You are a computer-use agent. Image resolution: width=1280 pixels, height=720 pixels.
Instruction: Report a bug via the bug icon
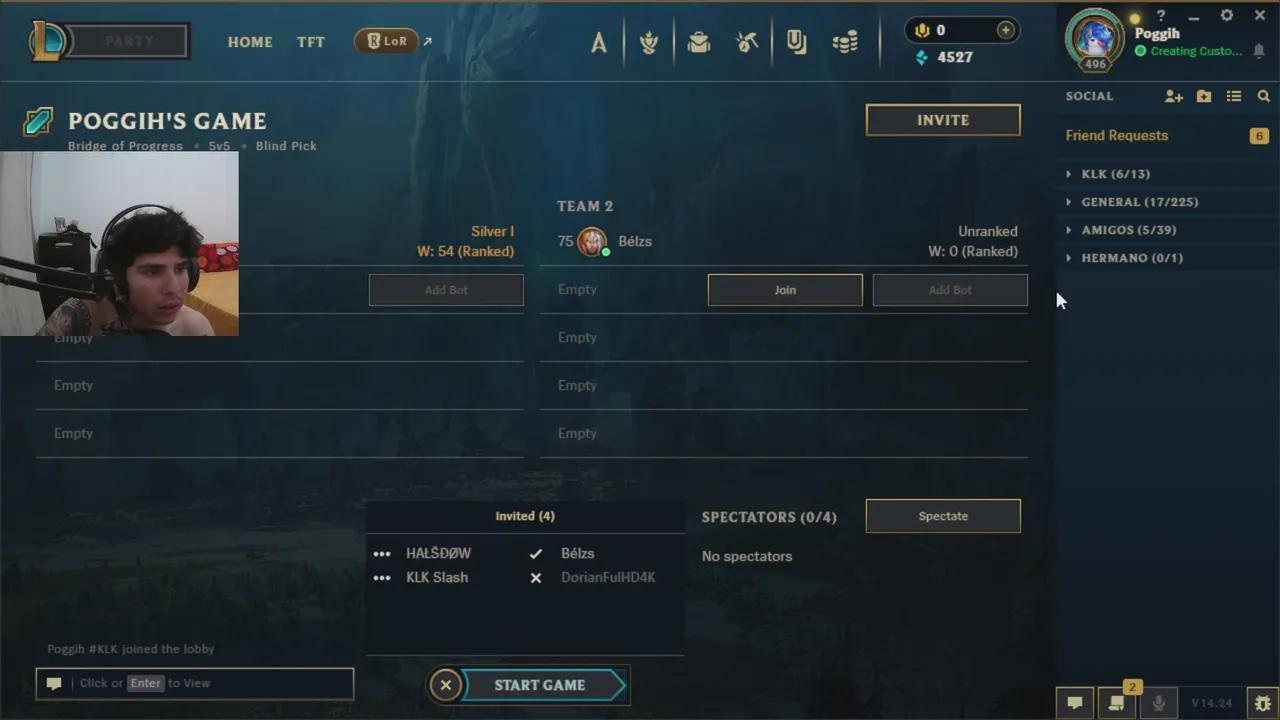click(x=1262, y=701)
